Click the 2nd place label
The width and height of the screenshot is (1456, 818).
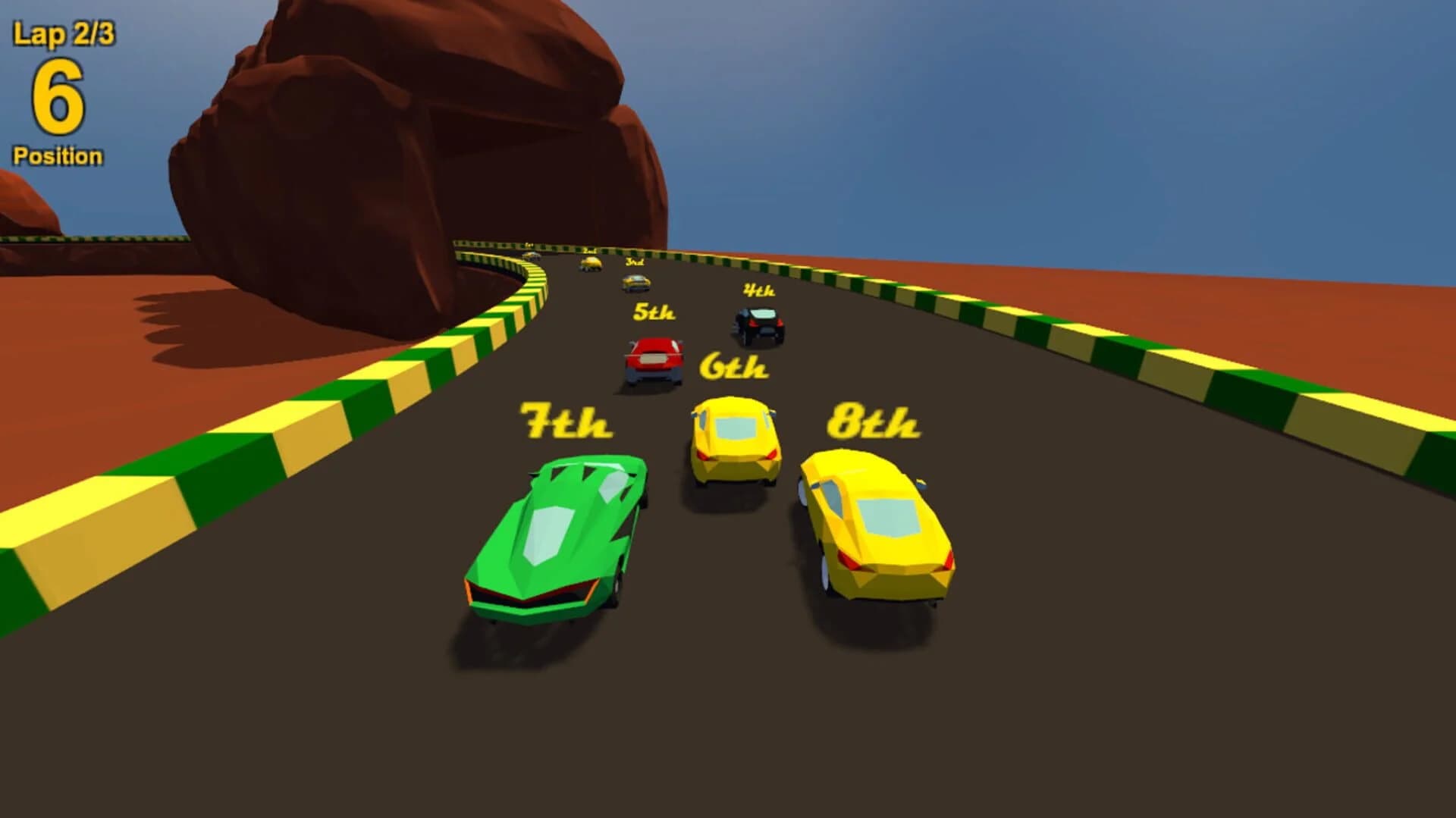[588, 251]
